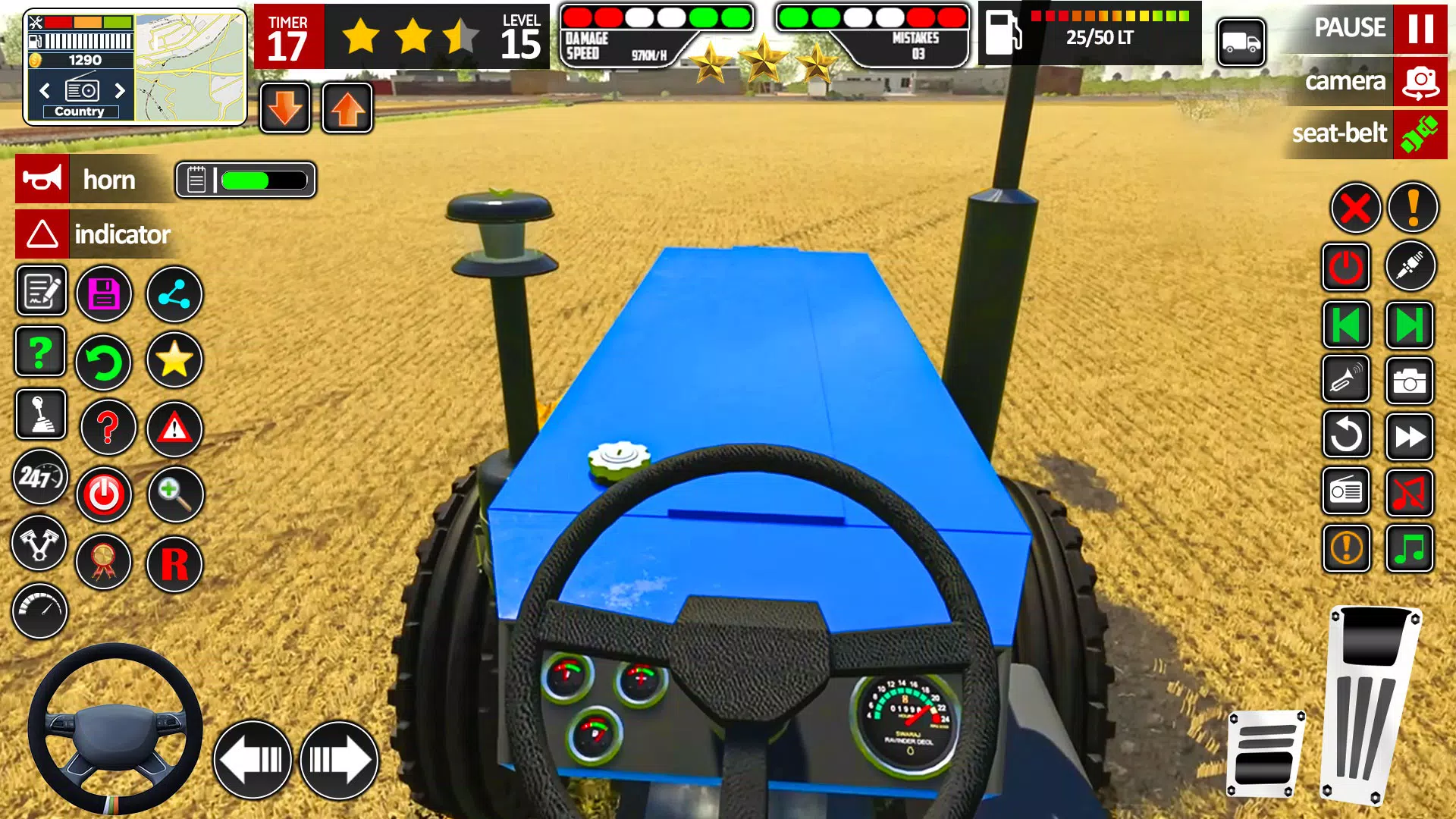Restart the level with the R icon
1456x819 pixels.
pyautogui.click(x=174, y=565)
